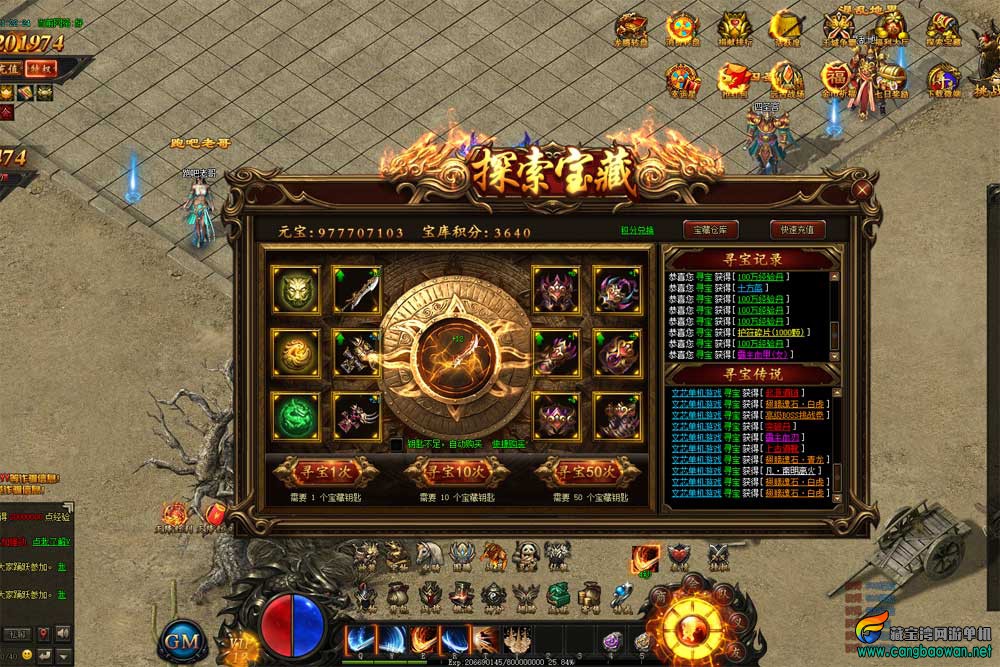
Task: Toggle the auto-buy keys checkbox
Action: [x=397, y=444]
